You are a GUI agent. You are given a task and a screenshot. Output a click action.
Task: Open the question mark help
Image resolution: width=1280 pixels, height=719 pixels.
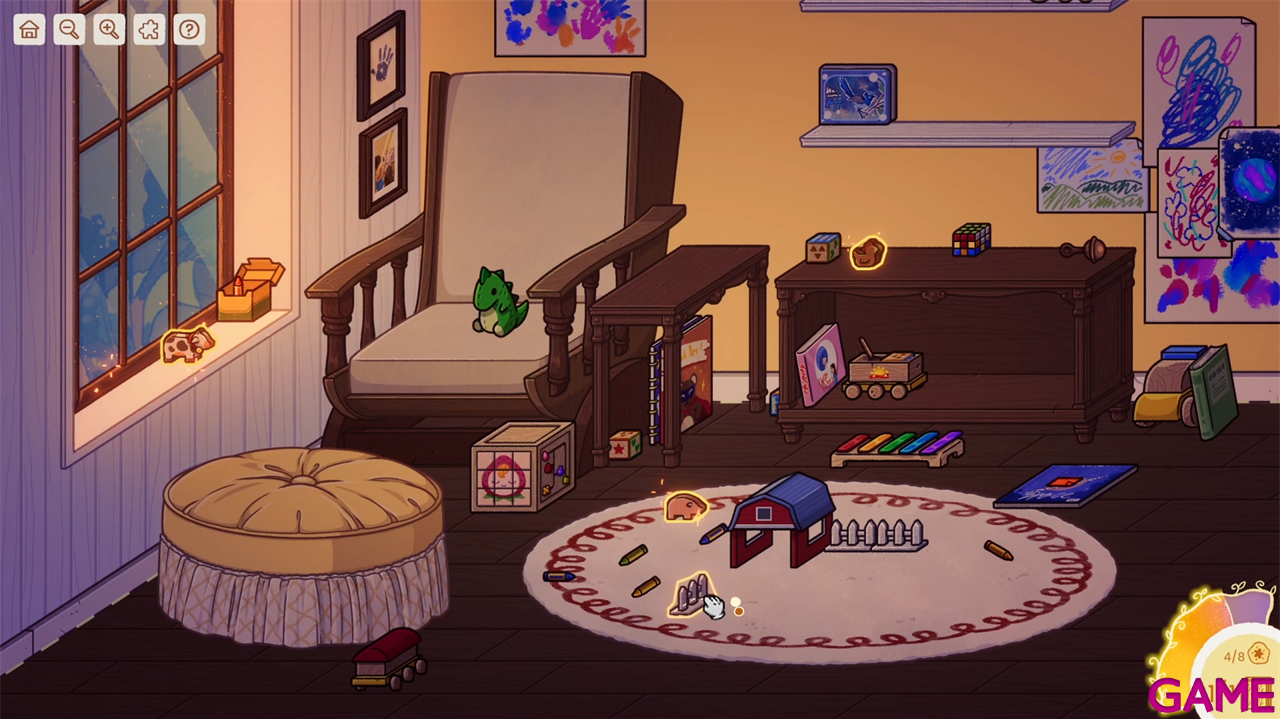(x=189, y=30)
